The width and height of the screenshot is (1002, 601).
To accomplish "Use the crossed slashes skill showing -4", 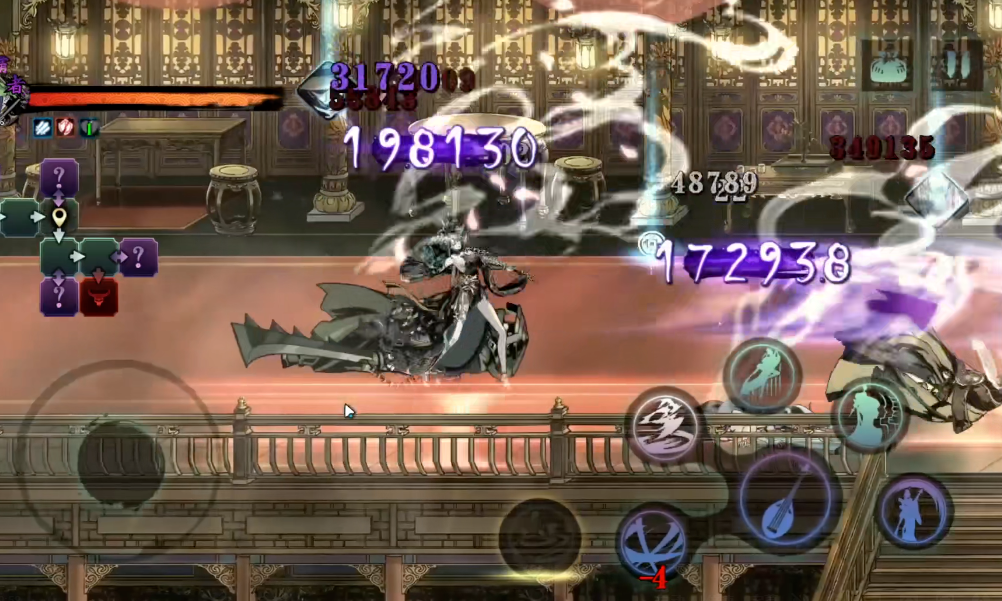I will click(653, 542).
